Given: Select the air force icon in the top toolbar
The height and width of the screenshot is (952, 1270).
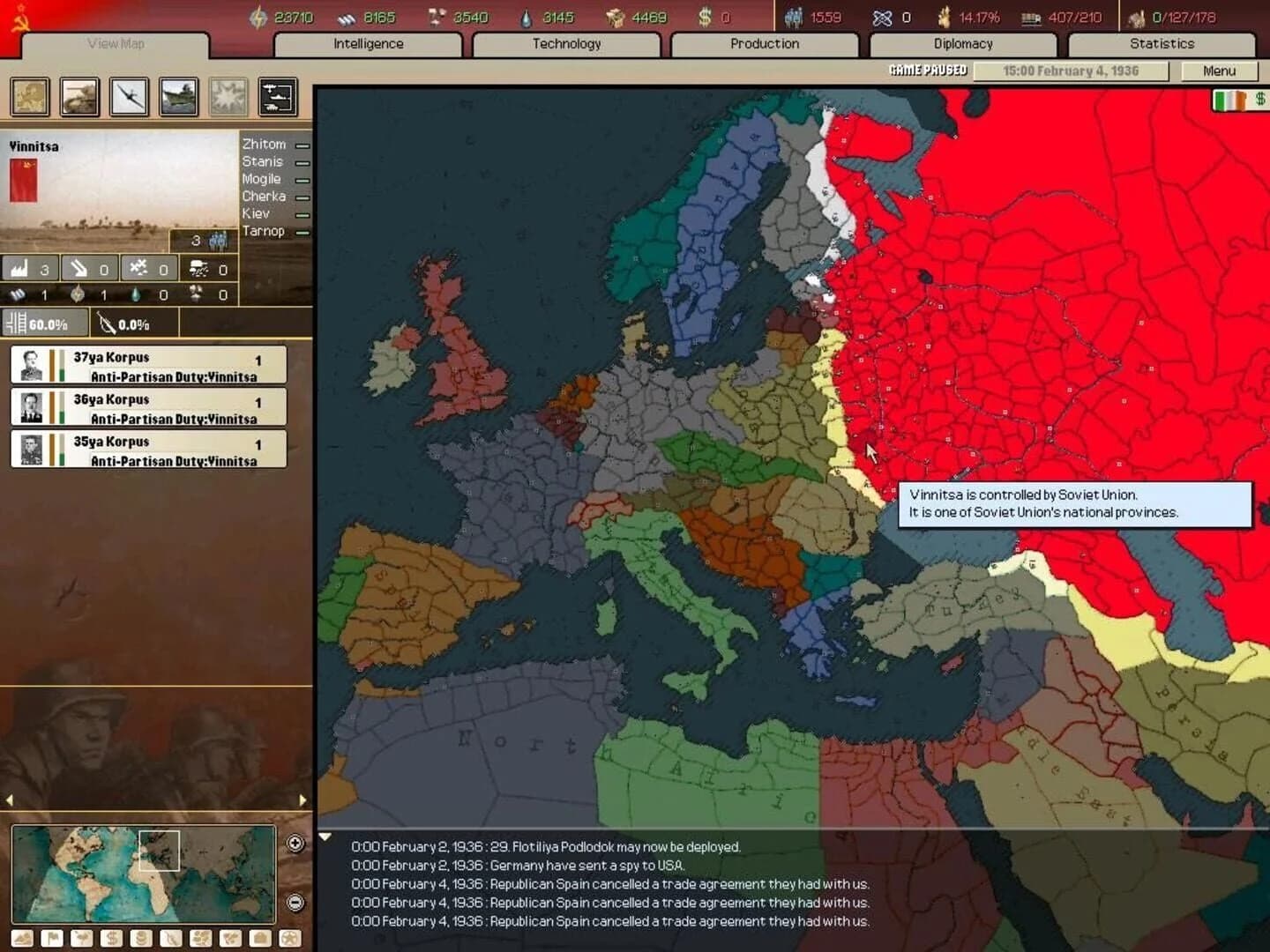Looking at the screenshot, I should (x=131, y=97).
